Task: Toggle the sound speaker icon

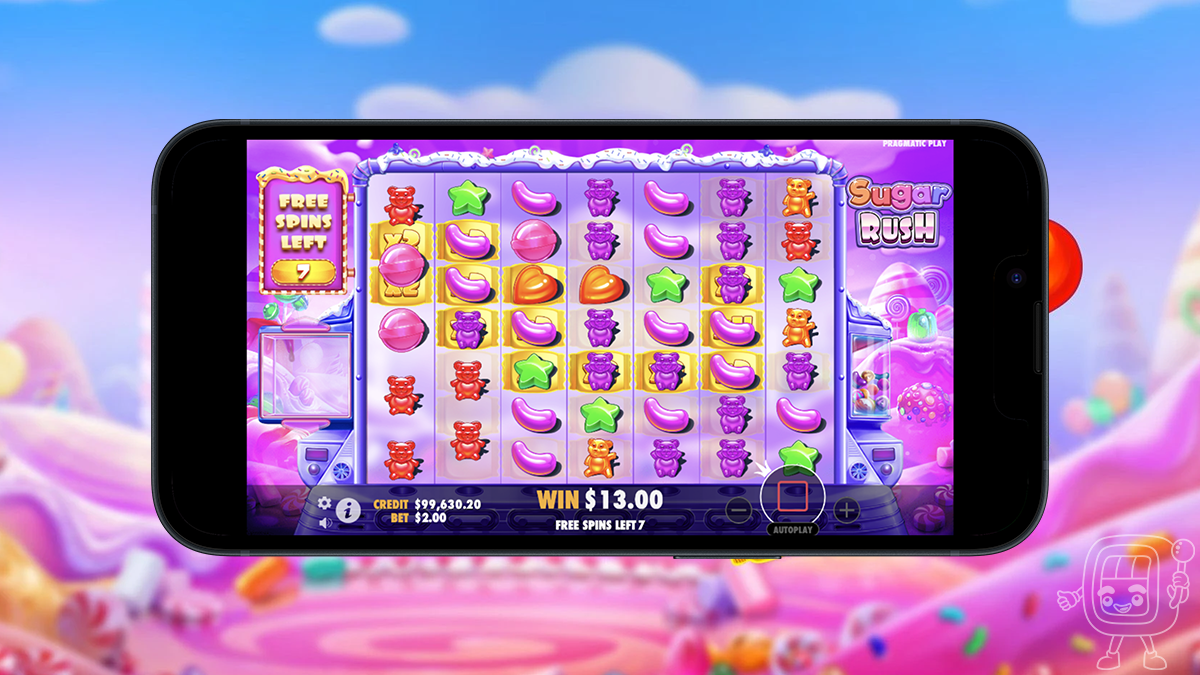Action: tap(324, 522)
